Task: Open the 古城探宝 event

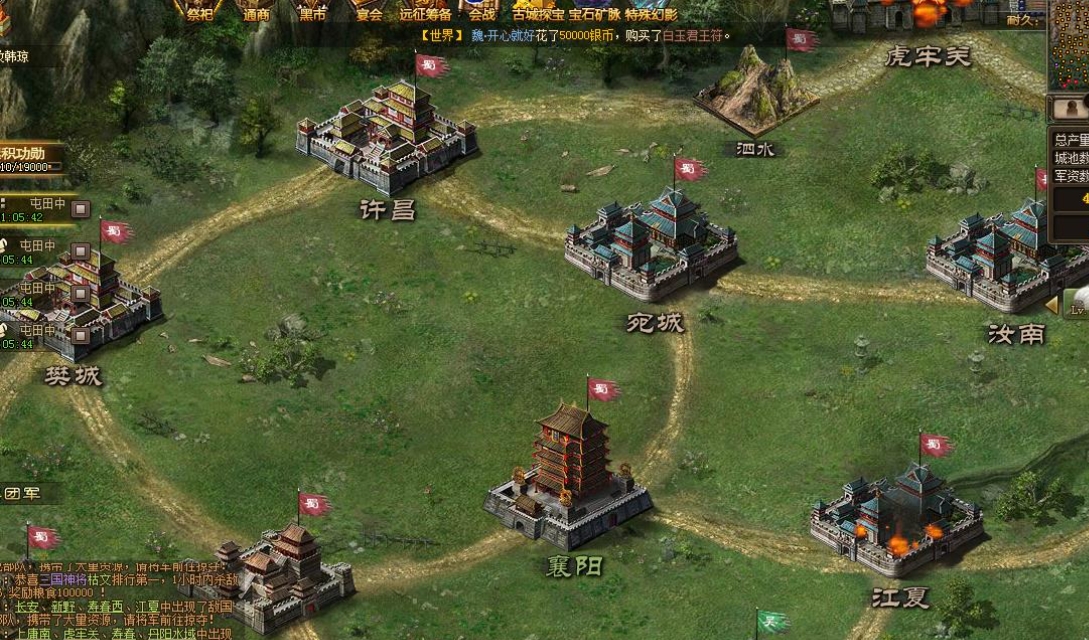Action: 538,13
